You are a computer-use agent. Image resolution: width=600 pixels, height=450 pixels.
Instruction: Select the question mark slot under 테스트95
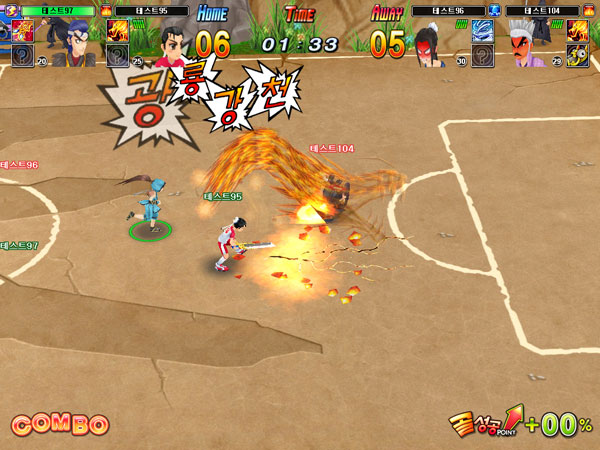coord(117,54)
